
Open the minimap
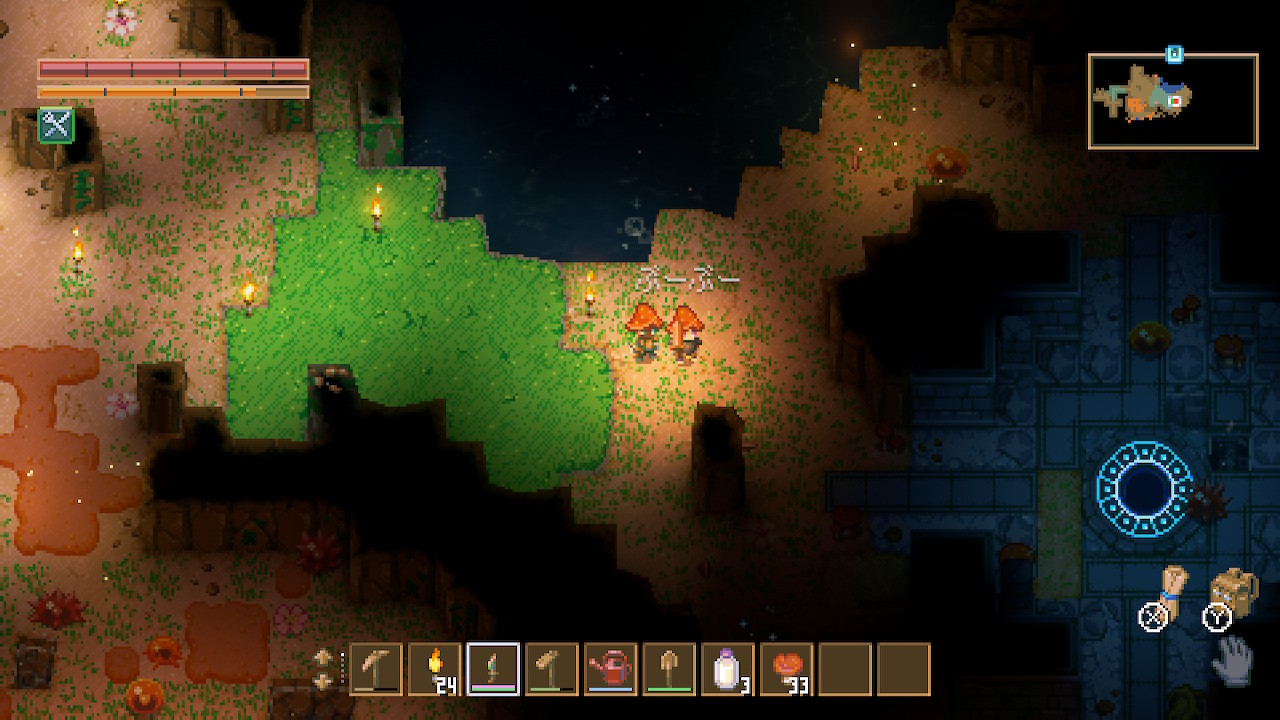point(1173,101)
